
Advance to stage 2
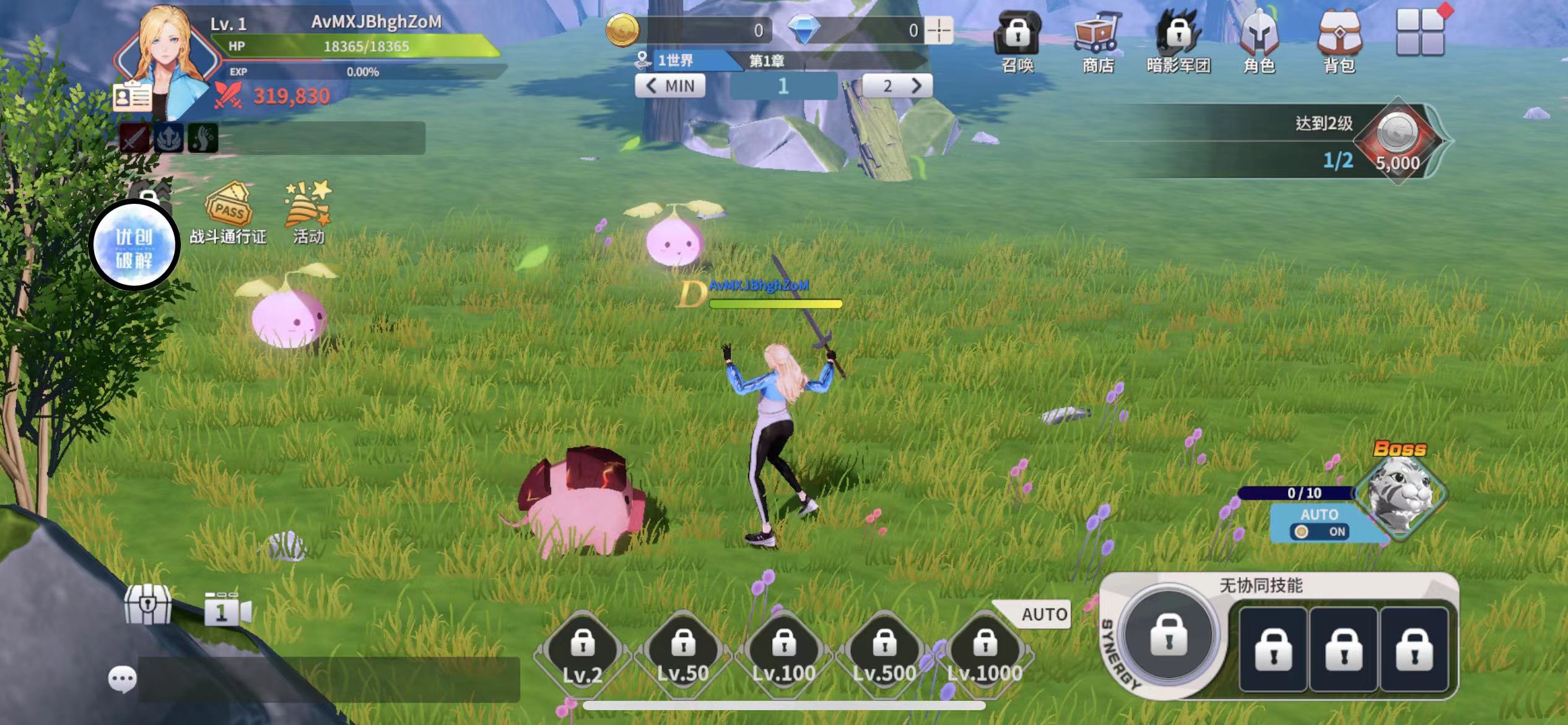coord(897,86)
